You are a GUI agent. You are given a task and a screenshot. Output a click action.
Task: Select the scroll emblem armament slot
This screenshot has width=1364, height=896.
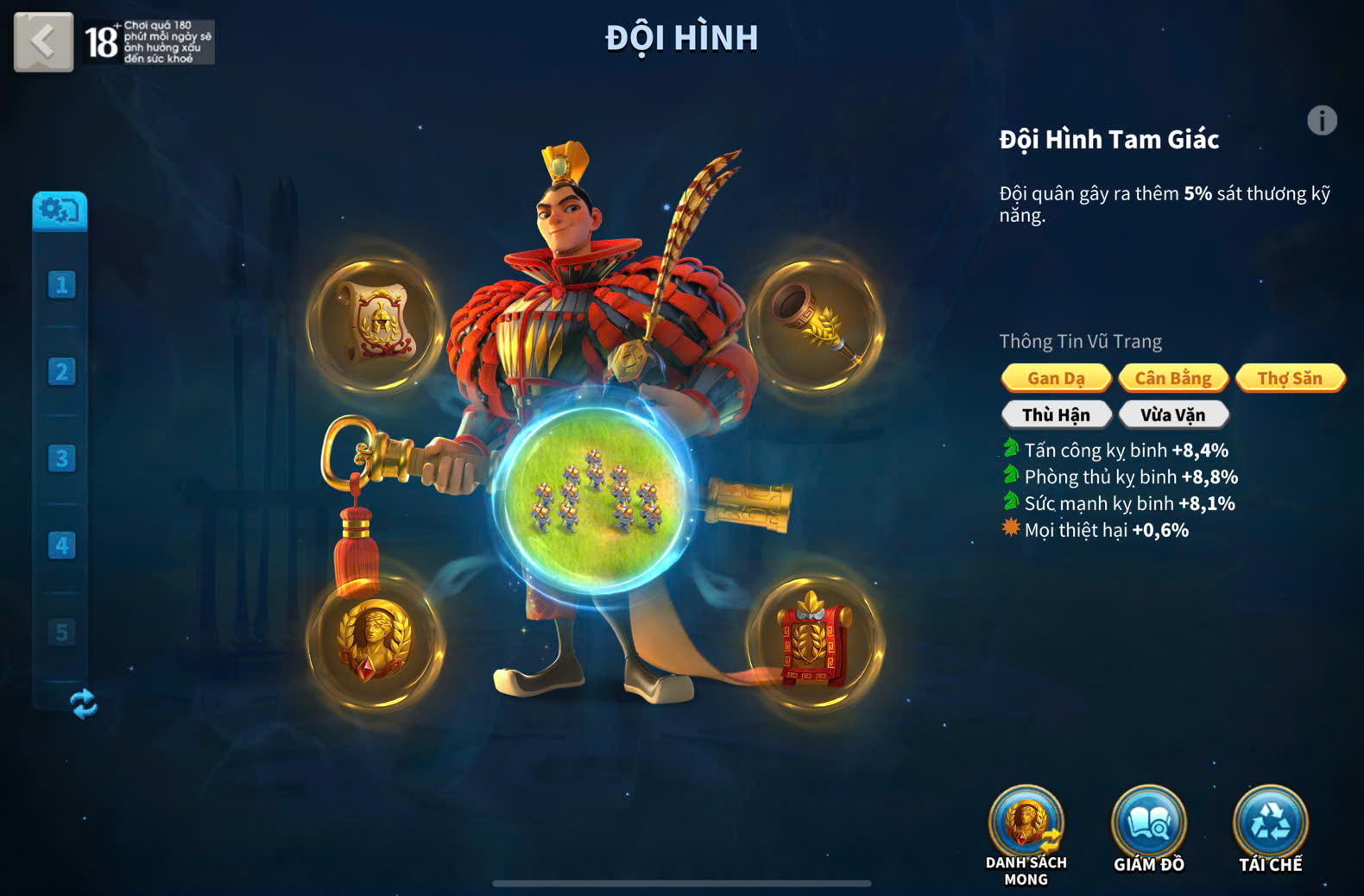point(376,323)
